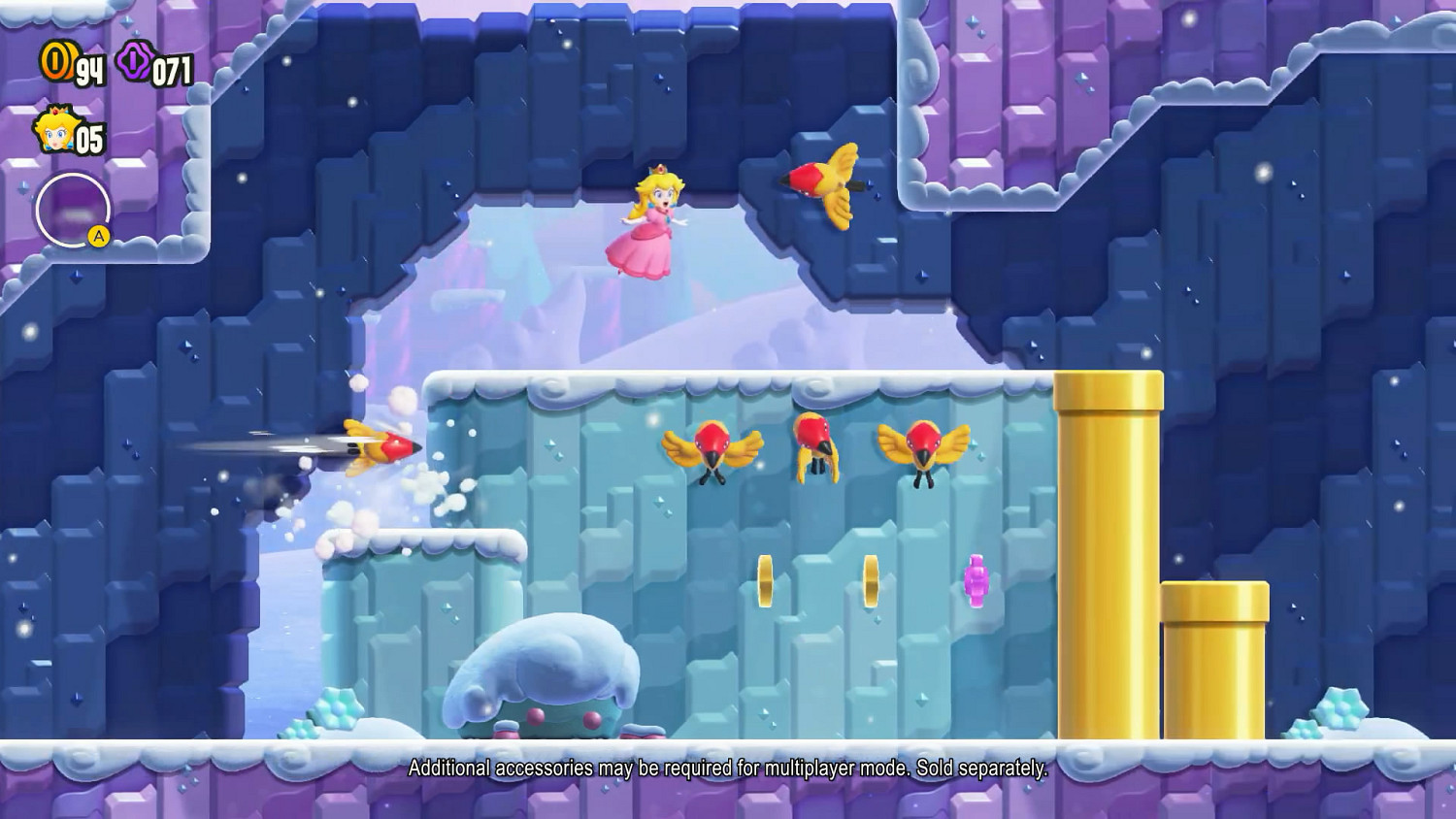Click the pink collectible near the pipe
The width and height of the screenshot is (1456, 819).
(x=974, y=582)
